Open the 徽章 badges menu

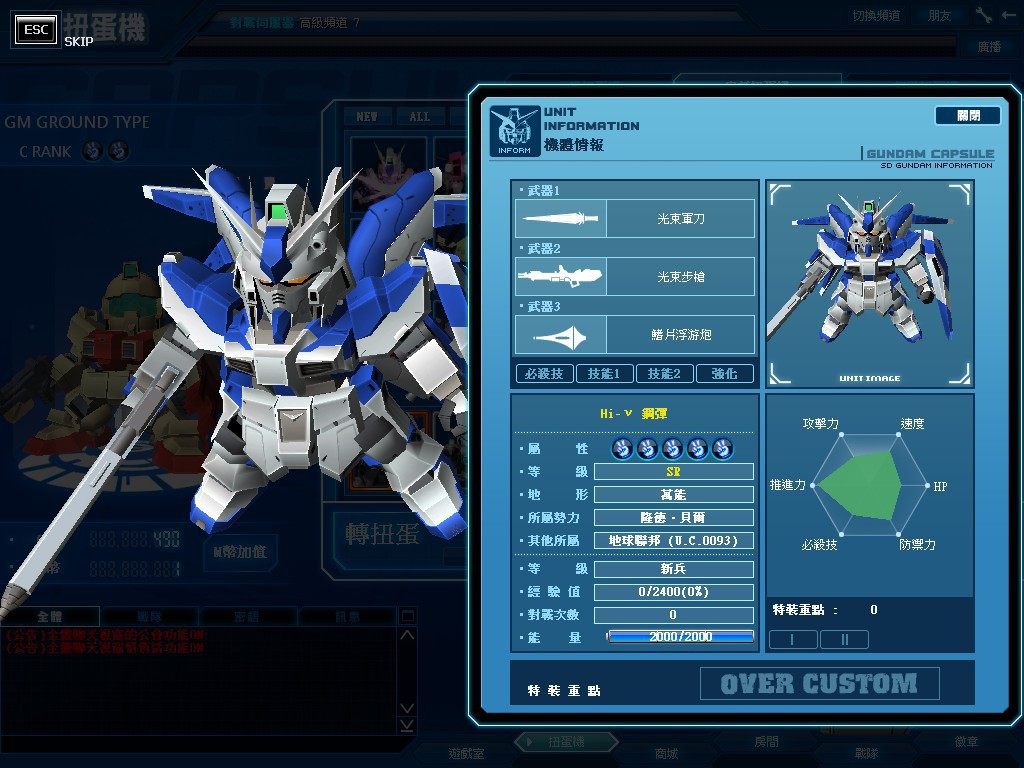pyautogui.click(x=966, y=743)
